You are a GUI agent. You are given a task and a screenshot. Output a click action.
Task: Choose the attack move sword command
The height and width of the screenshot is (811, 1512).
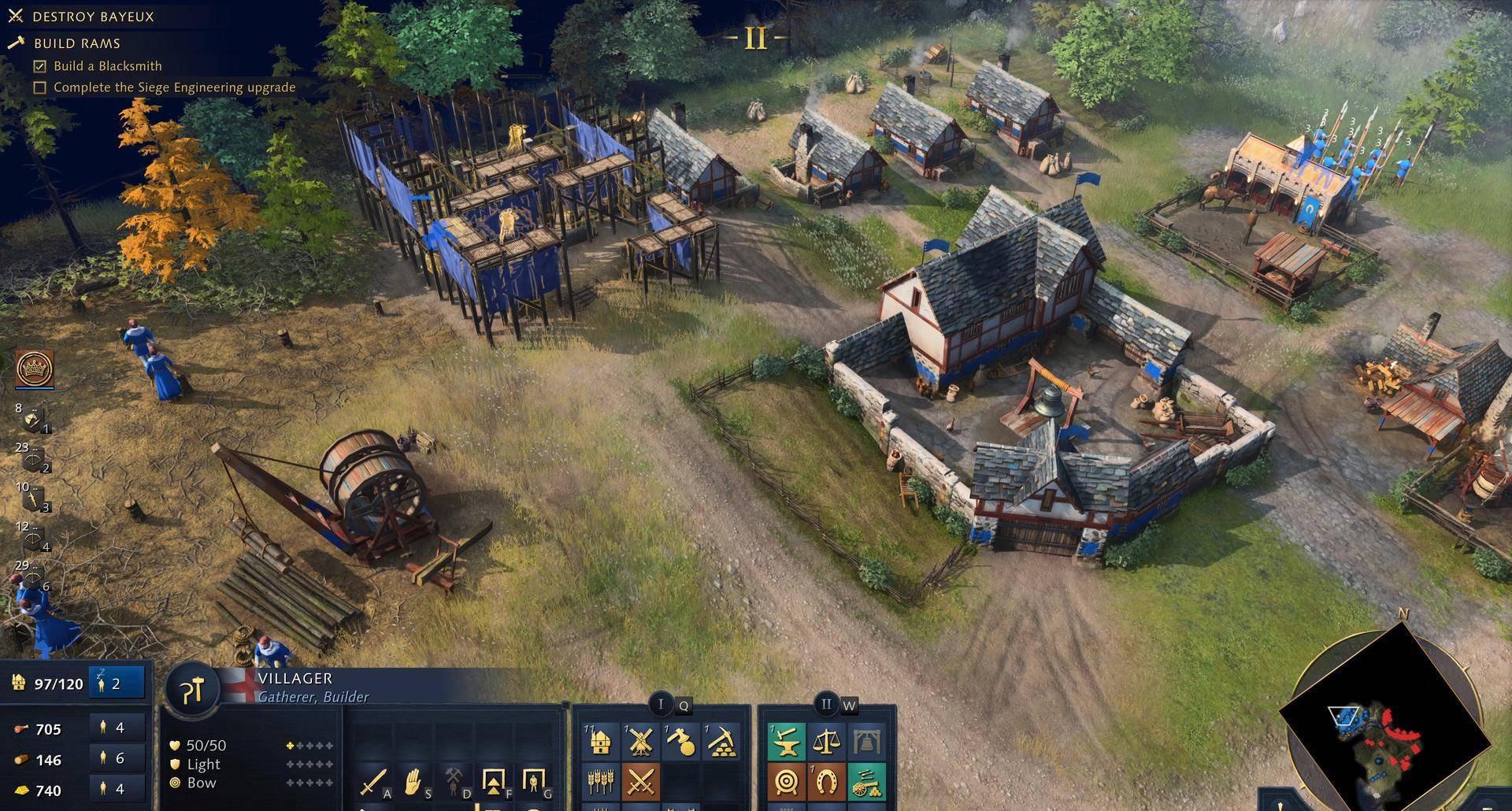pos(372,782)
